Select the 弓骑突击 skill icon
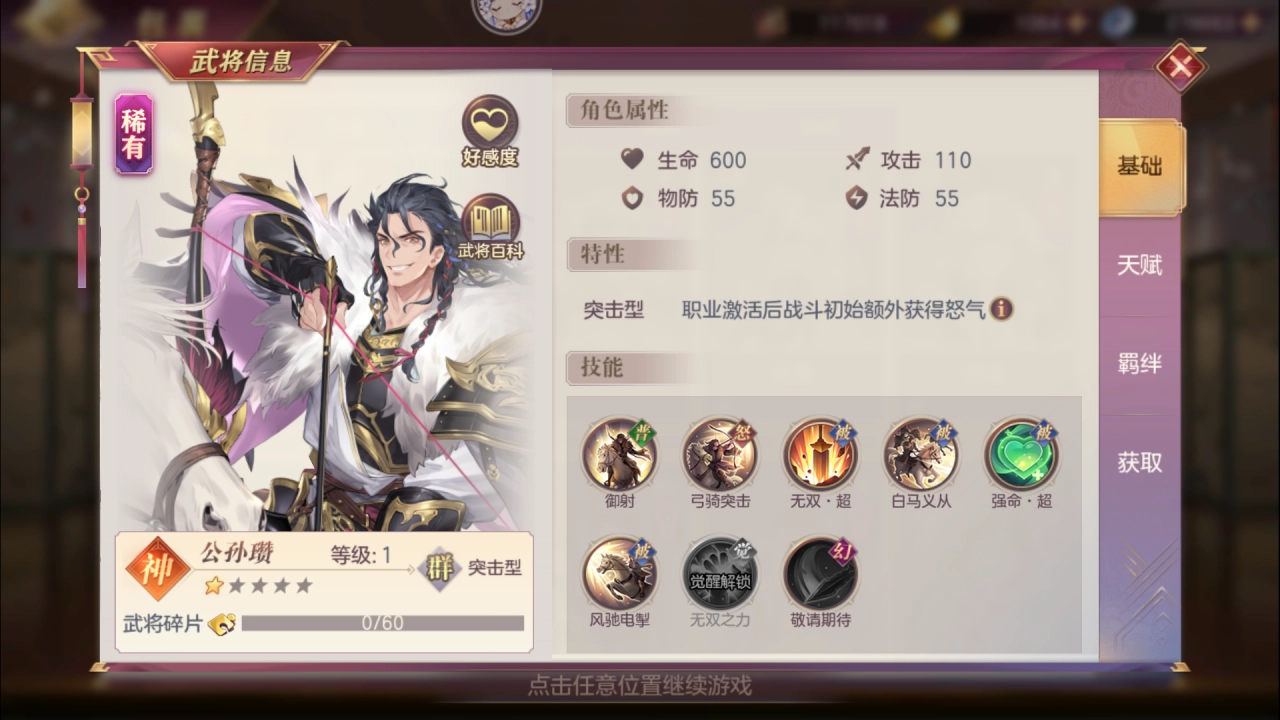1280x720 pixels. (720, 455)
